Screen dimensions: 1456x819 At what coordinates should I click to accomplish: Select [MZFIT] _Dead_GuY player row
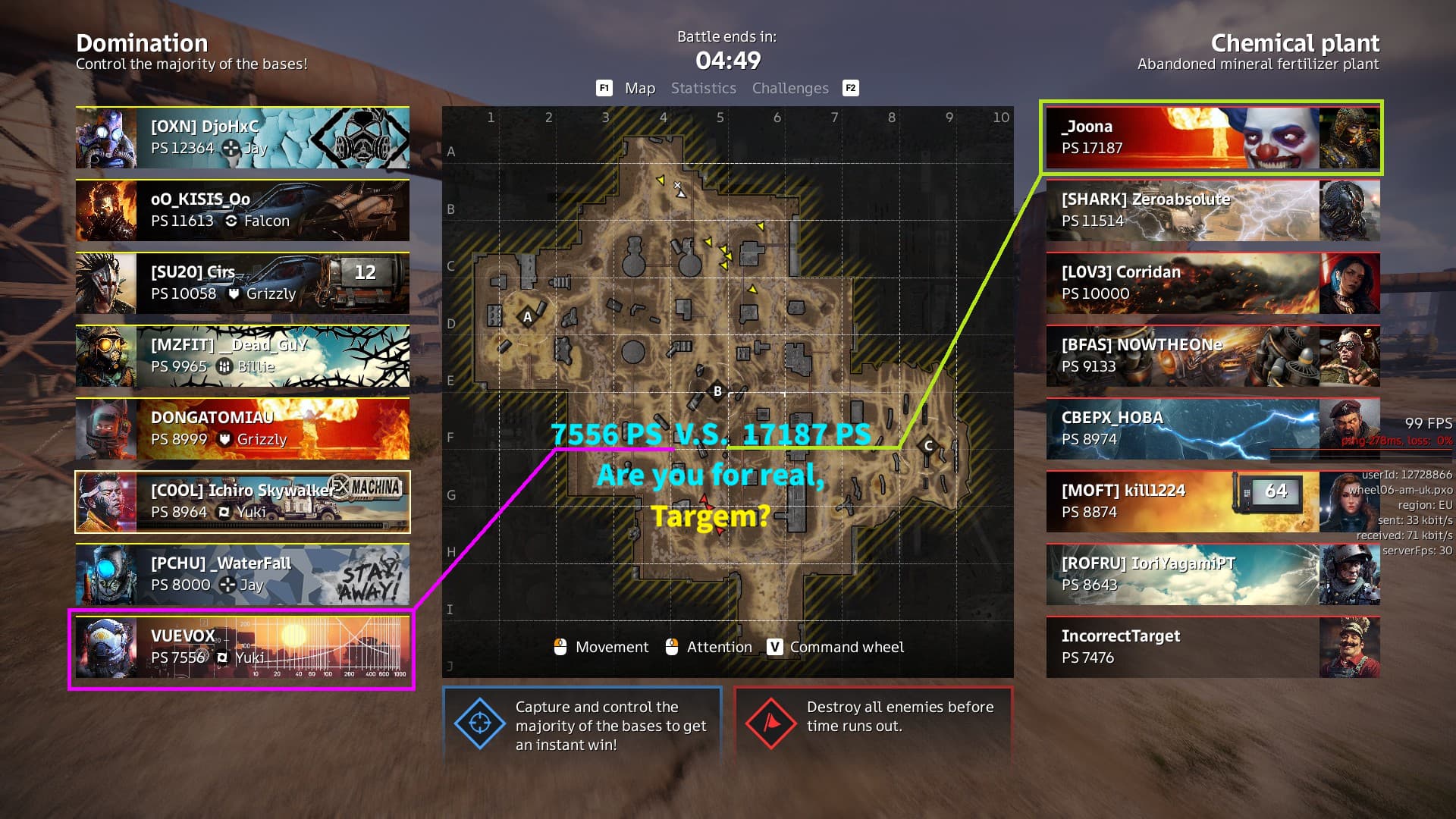coord(243,356)
